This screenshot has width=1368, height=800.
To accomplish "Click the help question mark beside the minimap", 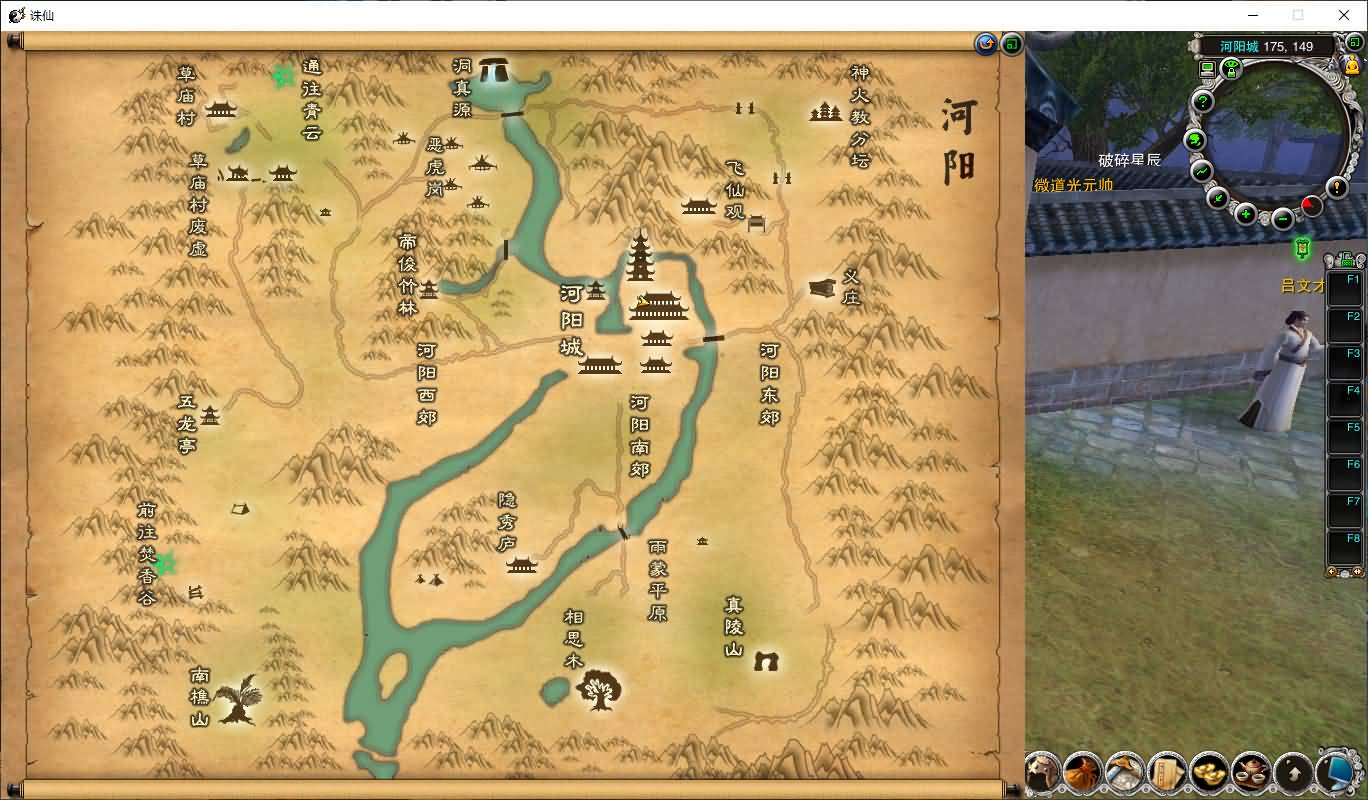I will (x=1202, y=102).
